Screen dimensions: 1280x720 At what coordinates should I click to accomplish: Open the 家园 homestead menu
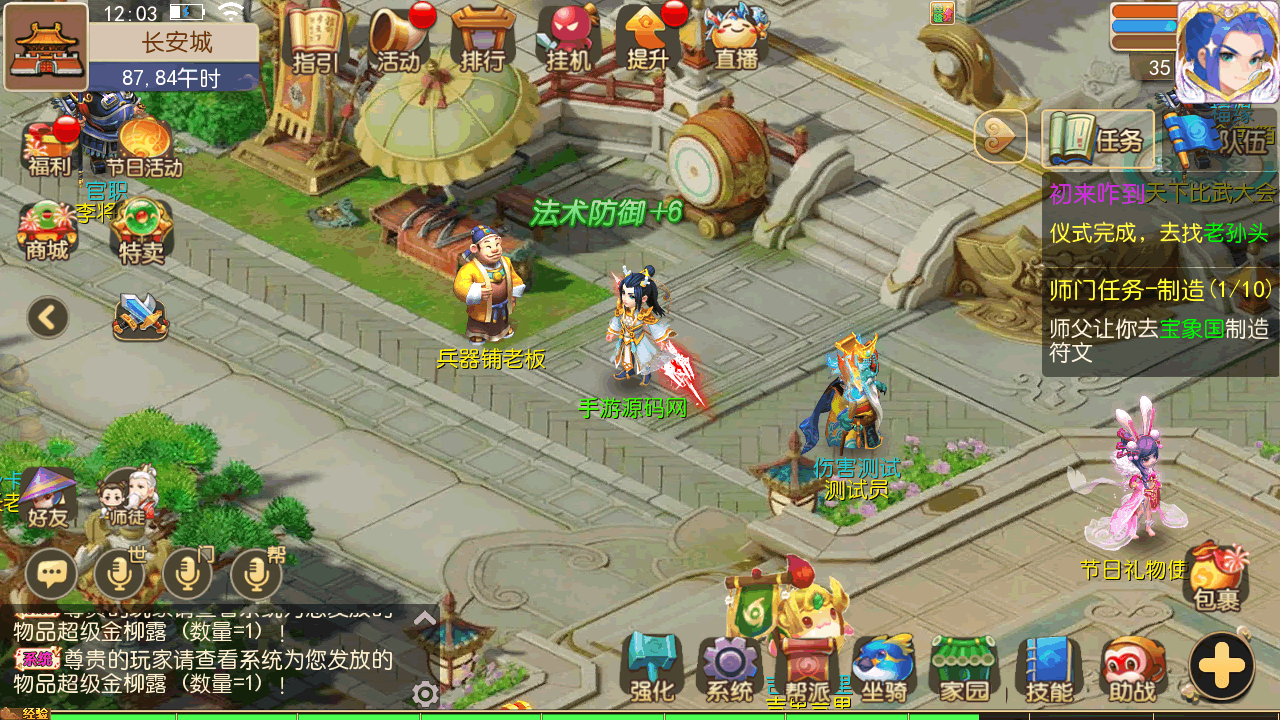pos(964,667)
